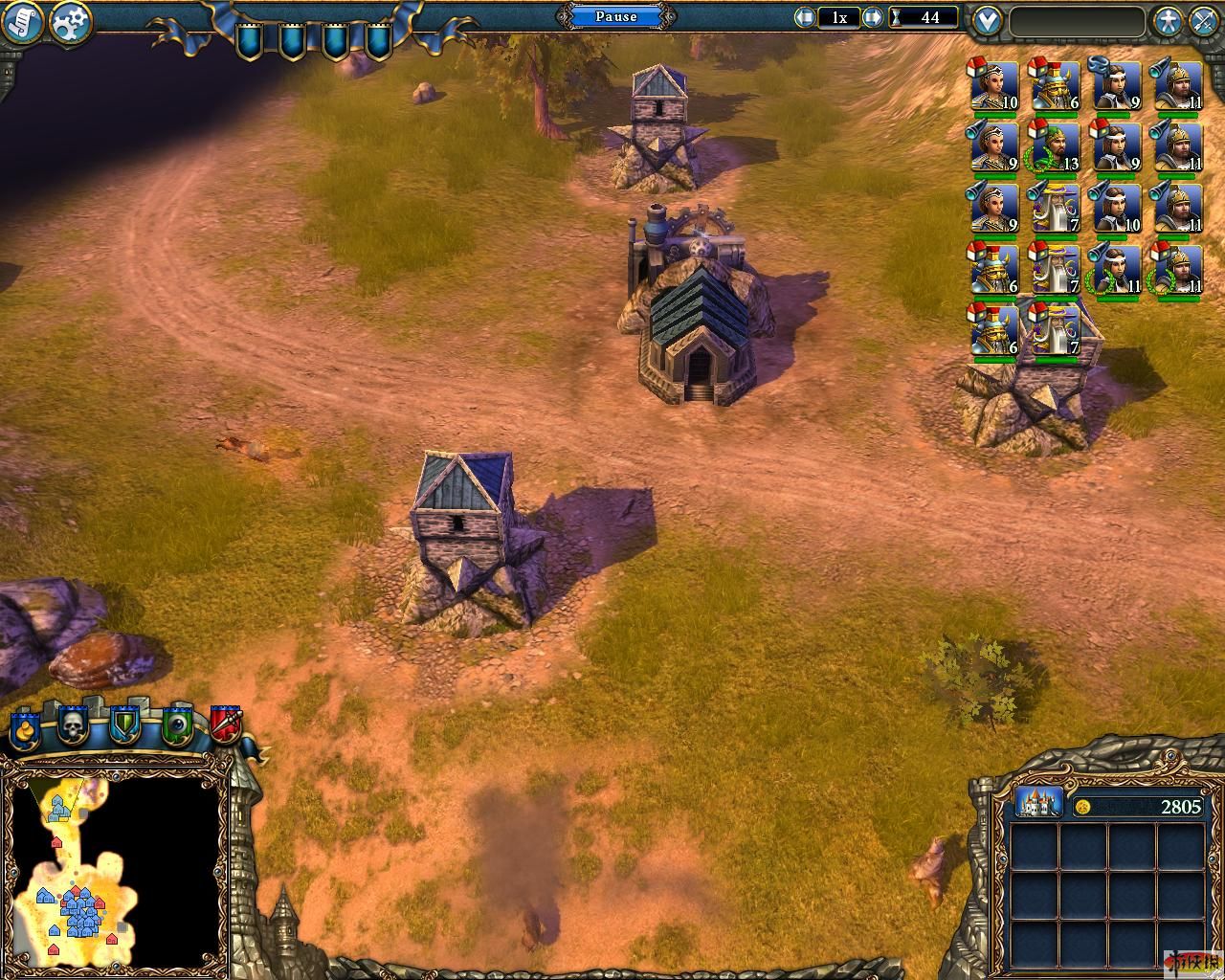Click the round hero figure button

tap(1167, 20)
